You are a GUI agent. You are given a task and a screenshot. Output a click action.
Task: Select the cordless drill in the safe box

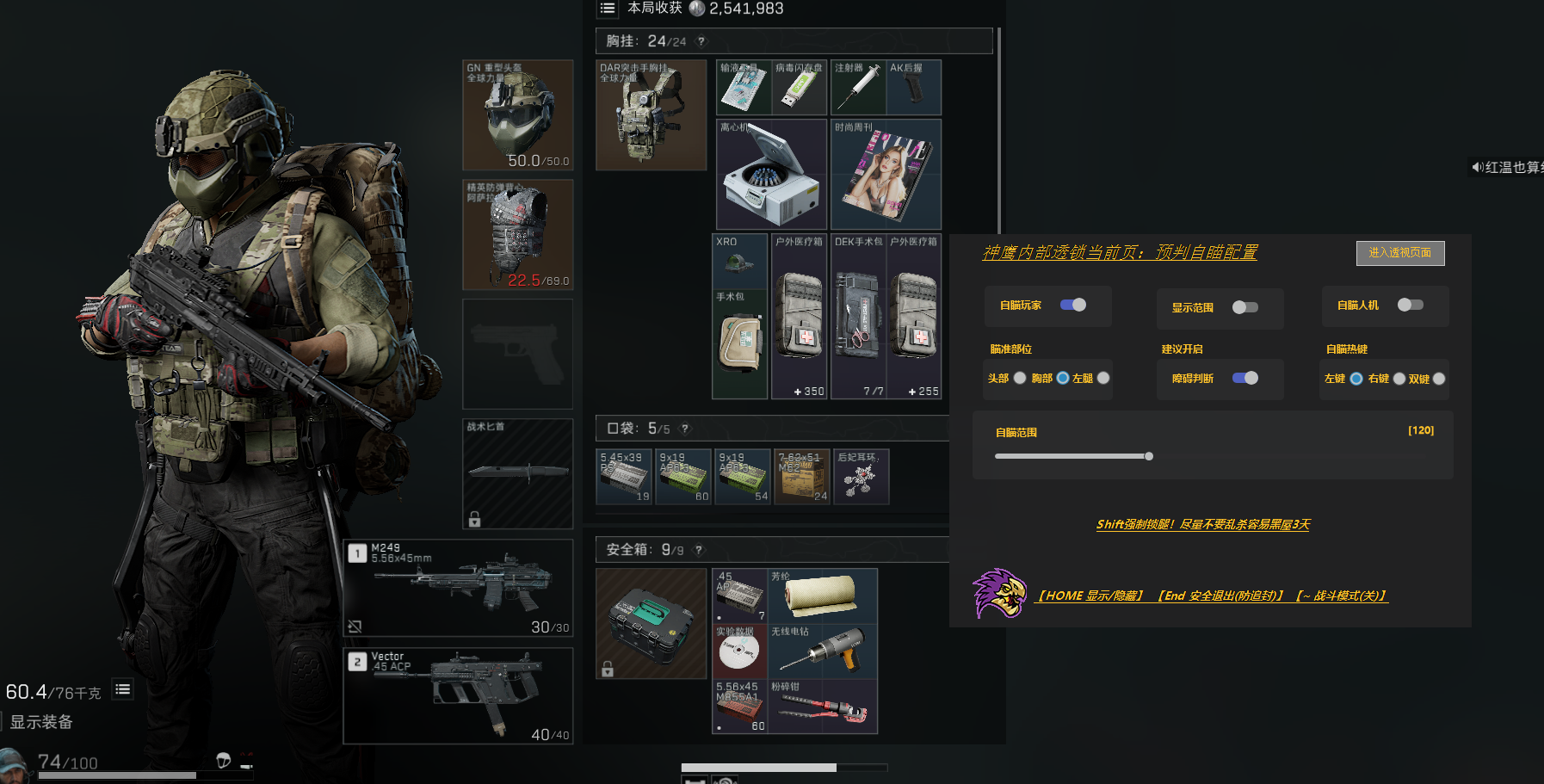tap(822, 651)
